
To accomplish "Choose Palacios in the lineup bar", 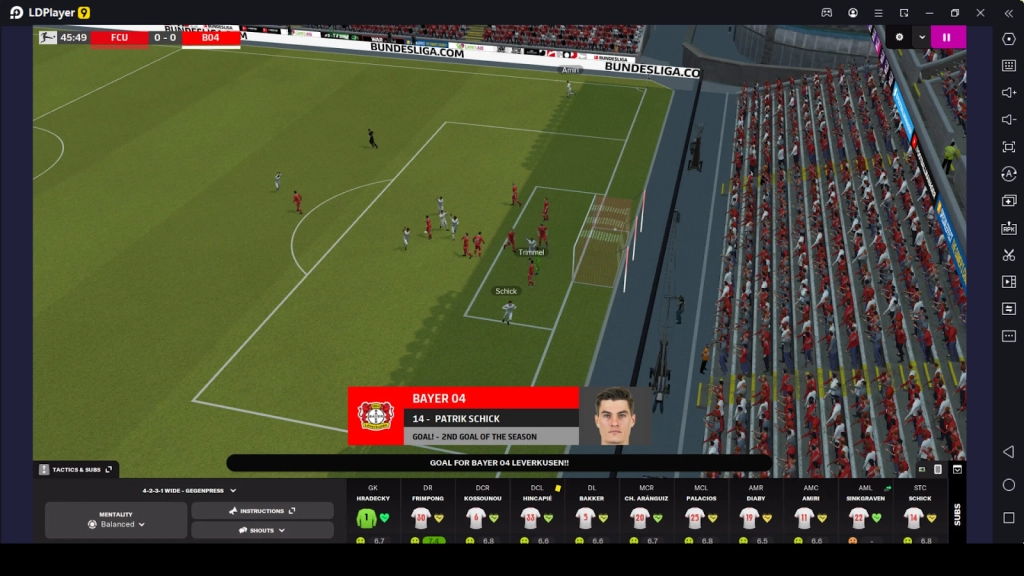I will point(695,517).
